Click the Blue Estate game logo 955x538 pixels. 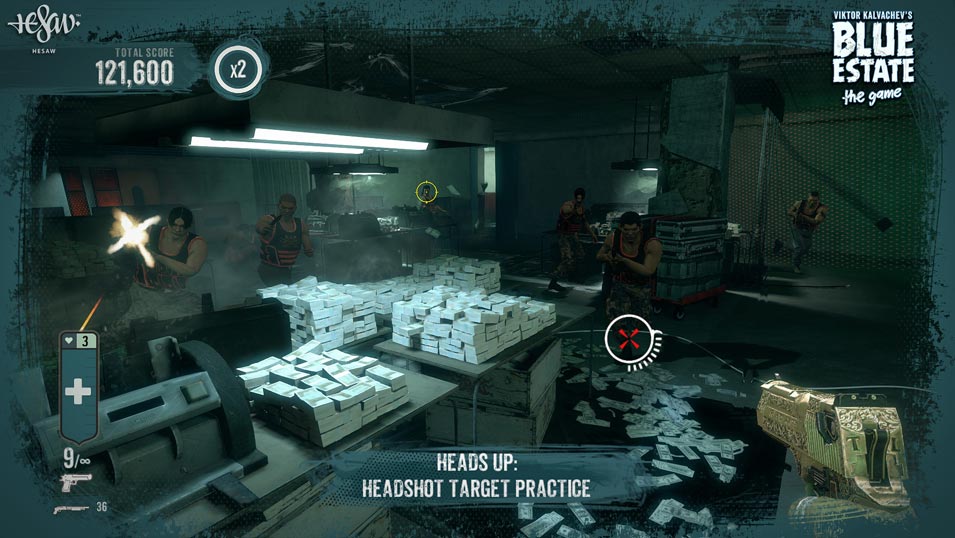874,57
